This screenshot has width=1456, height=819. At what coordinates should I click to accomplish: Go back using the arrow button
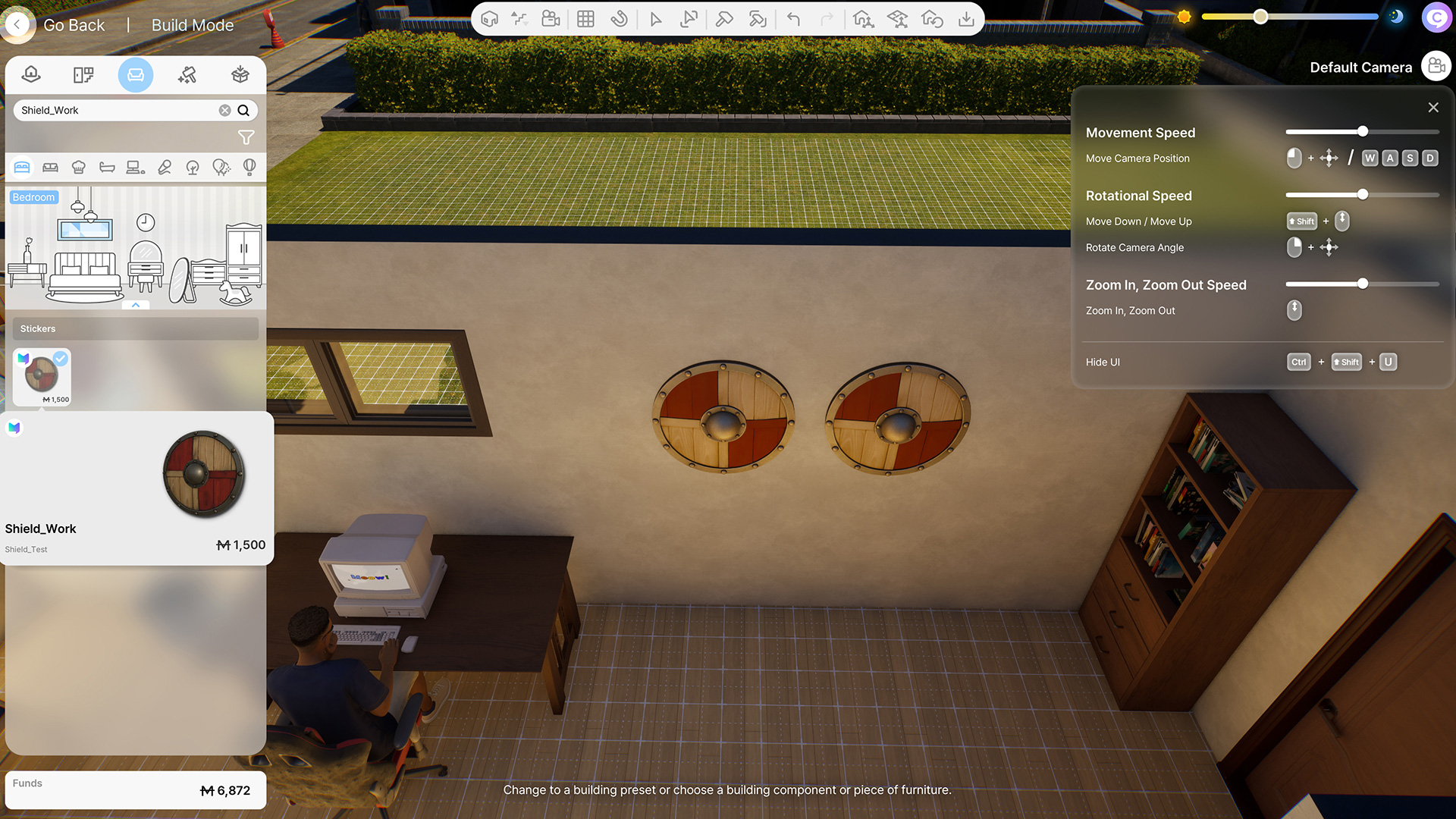[17, 25]
